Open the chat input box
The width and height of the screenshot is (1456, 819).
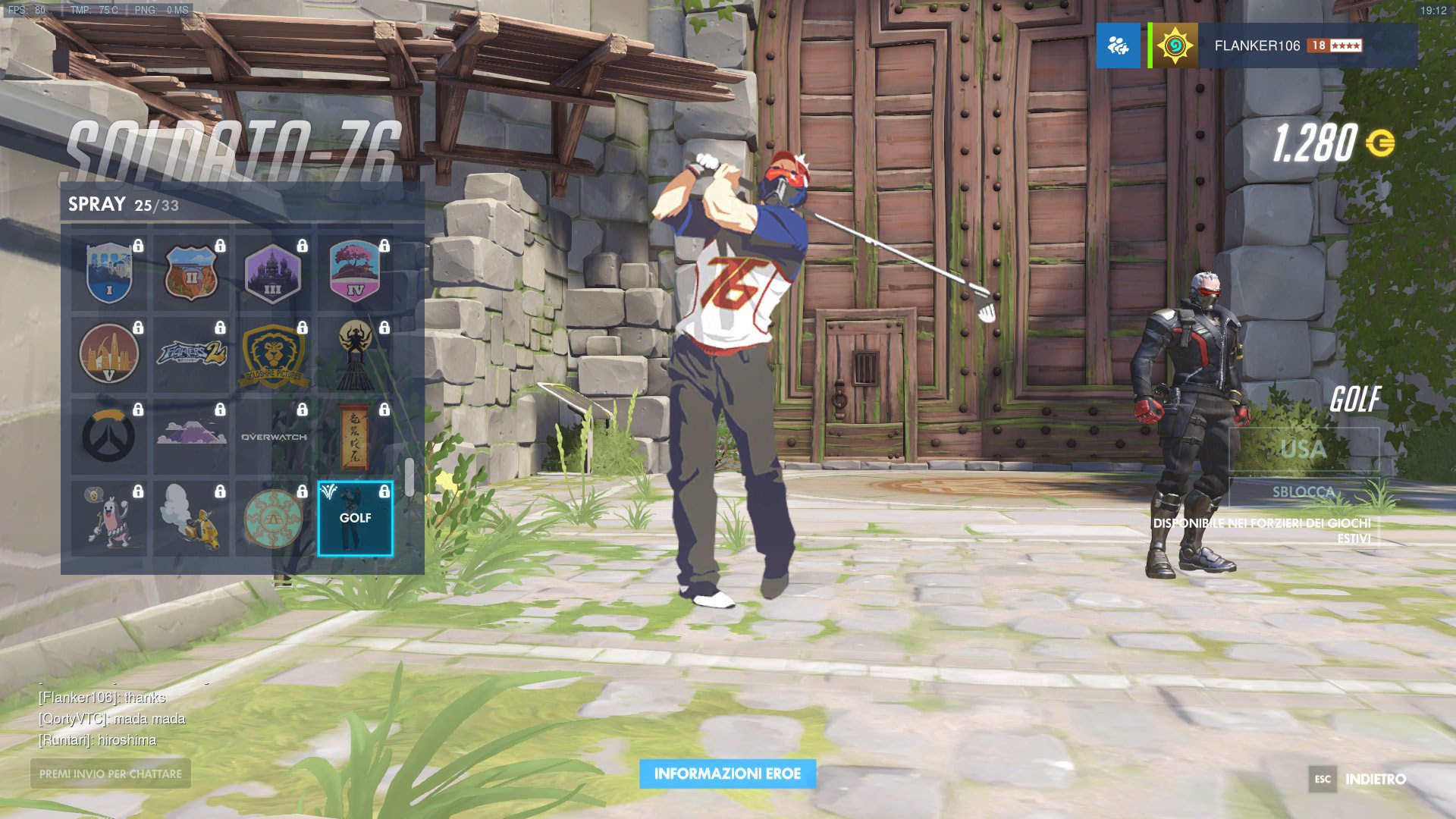click(111, 773)
